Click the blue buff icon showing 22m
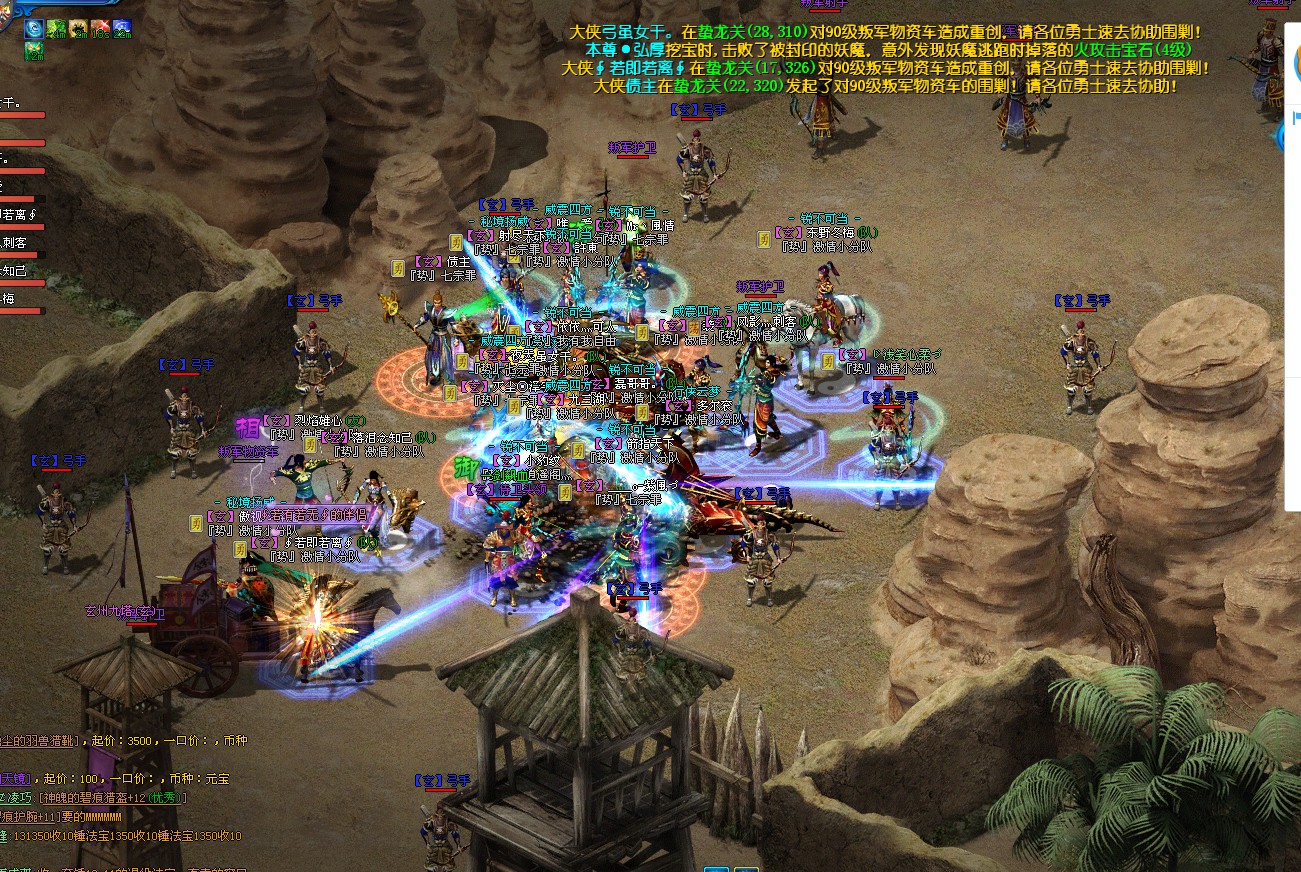Viewport: 1301px width, 872px height. click(122, 28)
